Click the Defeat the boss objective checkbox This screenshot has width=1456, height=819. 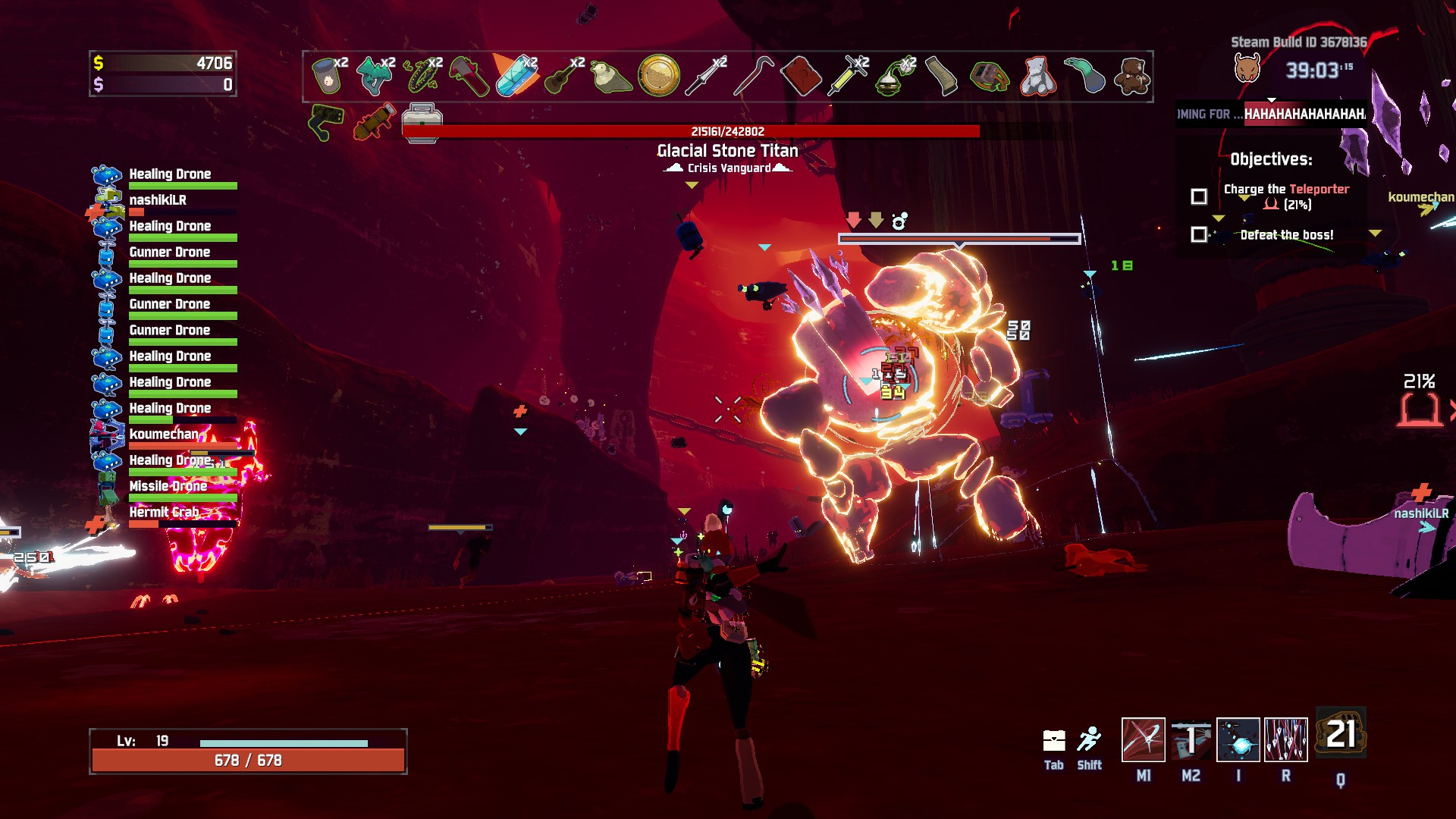tap(1199, 234)
